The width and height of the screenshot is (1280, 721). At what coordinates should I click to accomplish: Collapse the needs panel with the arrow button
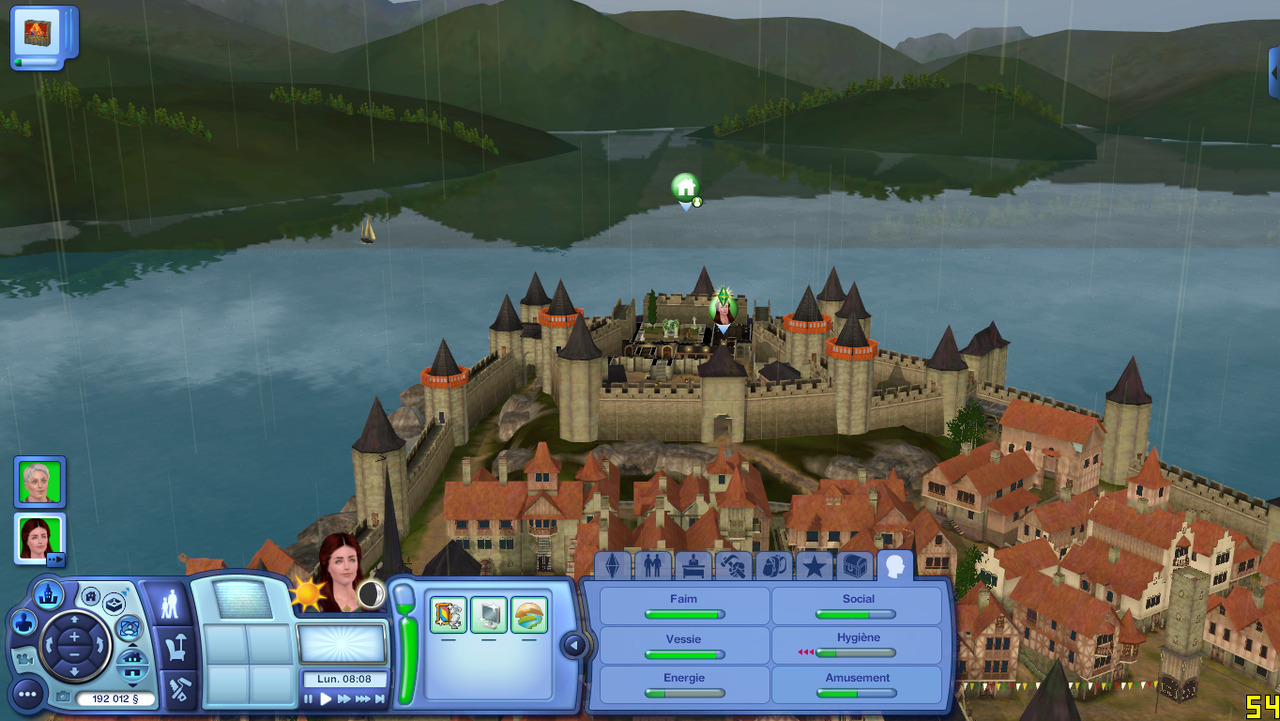point(573,645)
